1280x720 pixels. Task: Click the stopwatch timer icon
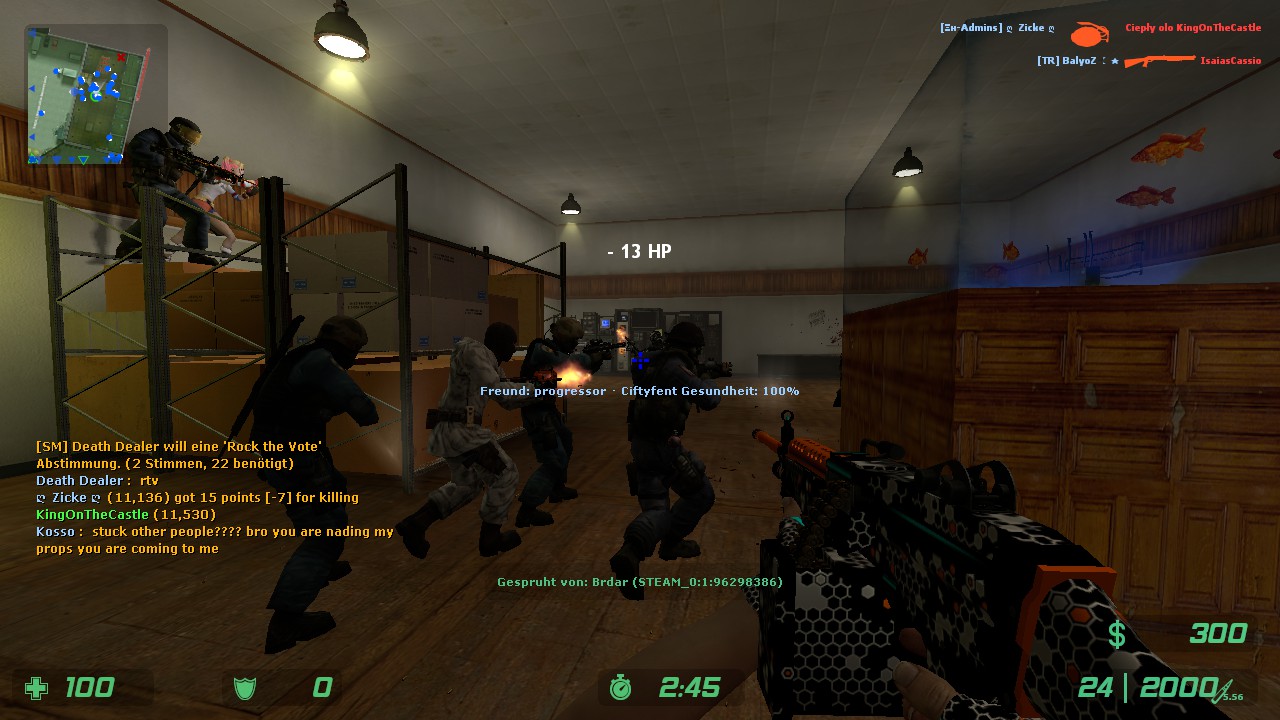[622, 689]
